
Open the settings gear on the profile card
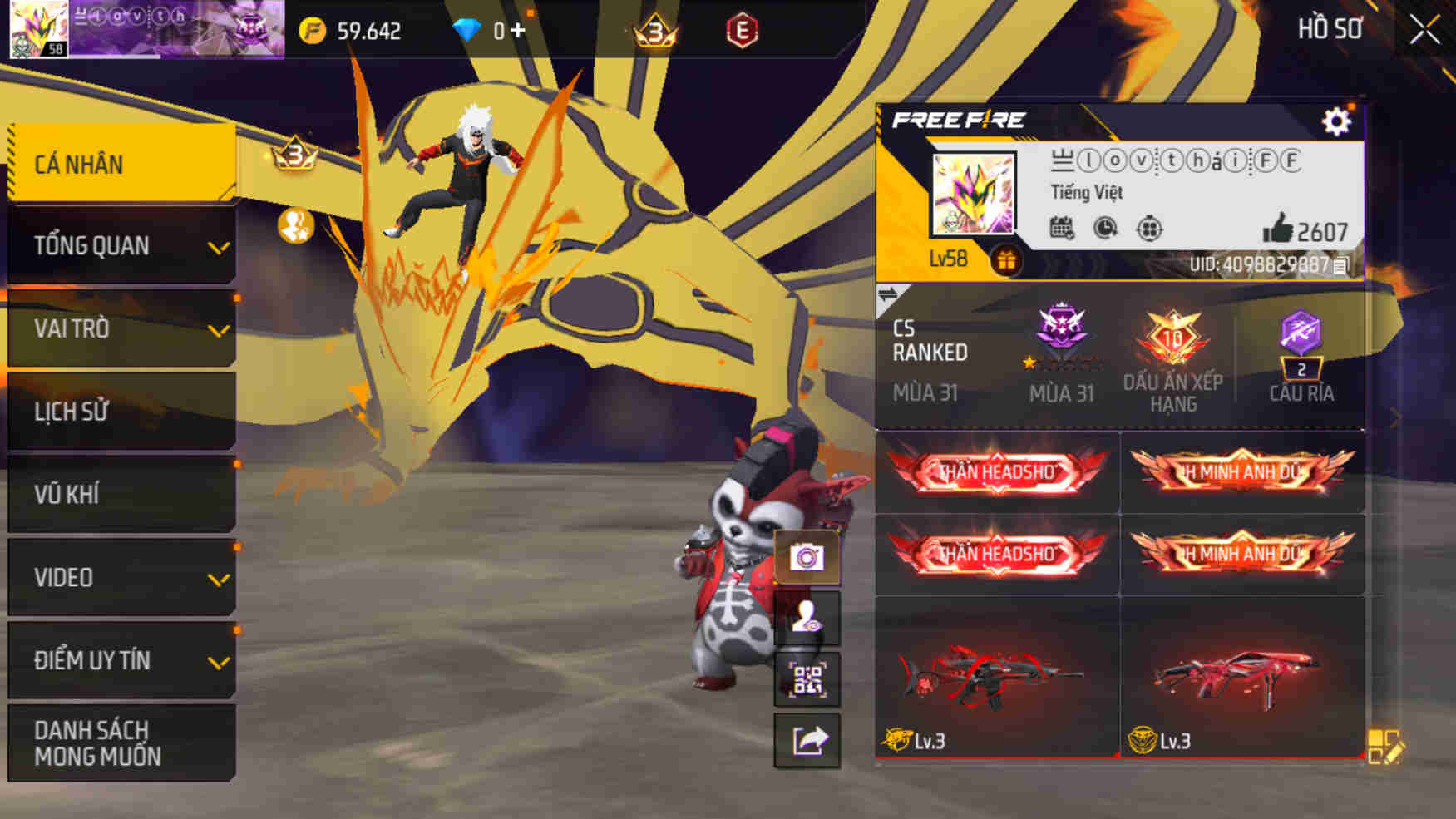tap(1337, 121)
